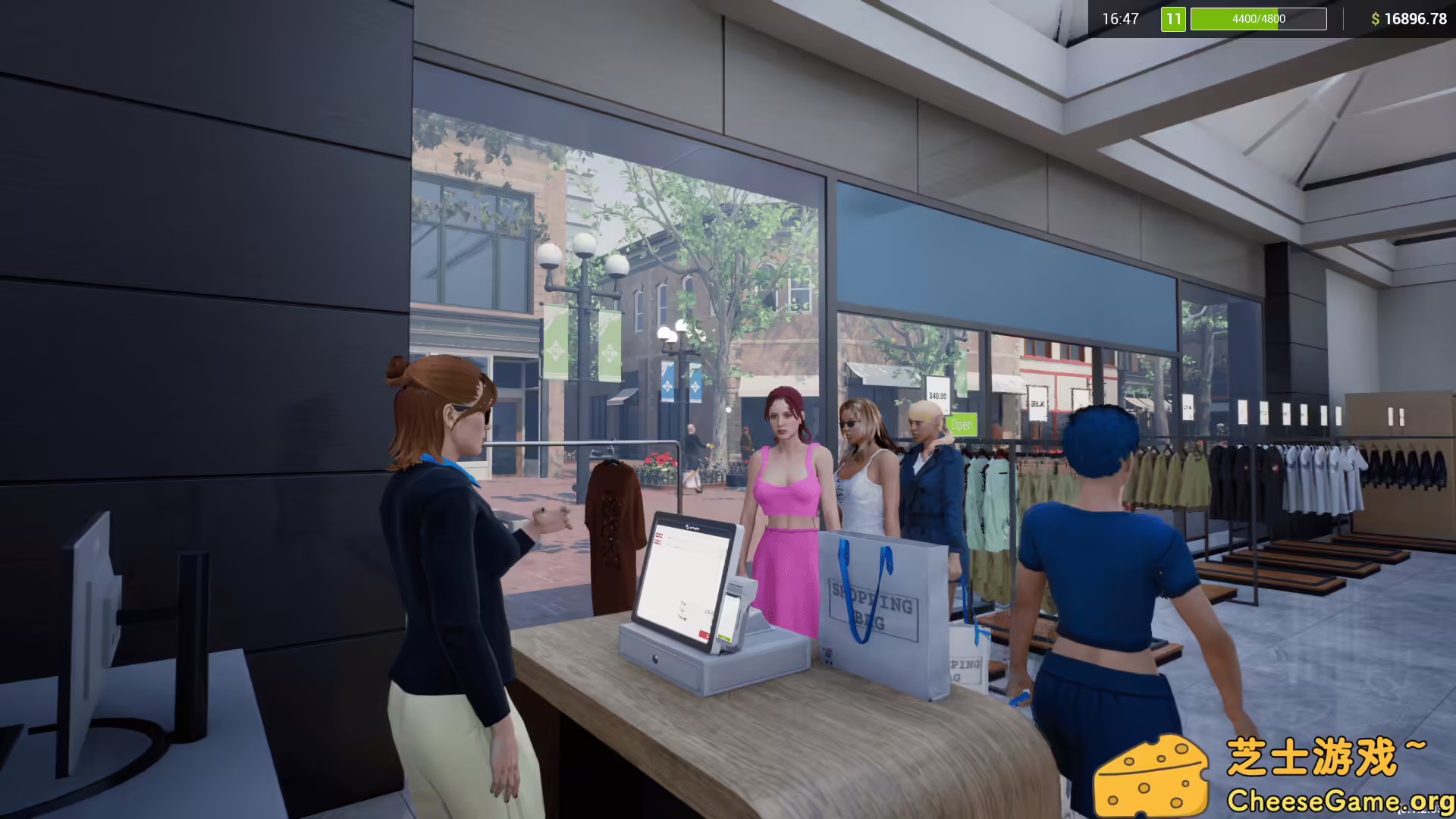Click the green level 11 badge
This screenshot has width=1456, height=819.
tap(1172, 19)
